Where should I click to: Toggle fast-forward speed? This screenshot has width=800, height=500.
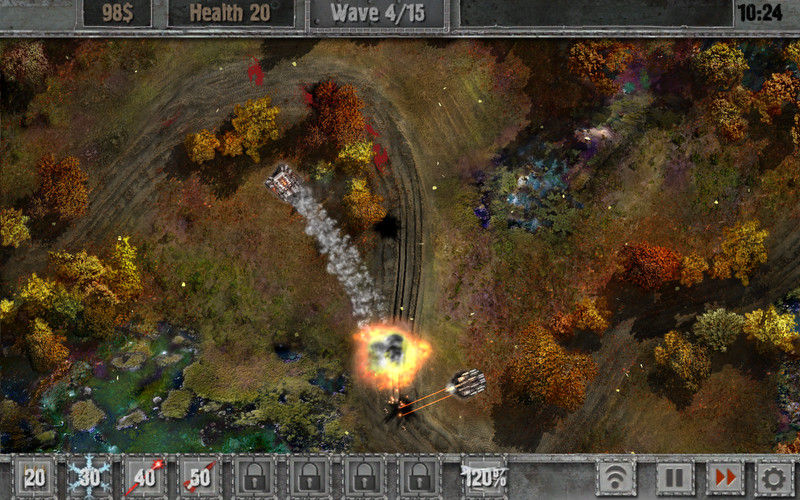click(724, 478)
